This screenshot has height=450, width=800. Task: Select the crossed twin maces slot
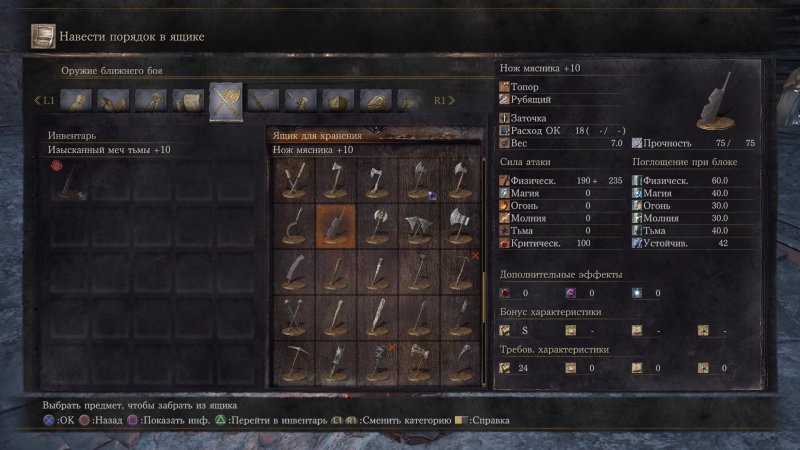tap(293, 316)
